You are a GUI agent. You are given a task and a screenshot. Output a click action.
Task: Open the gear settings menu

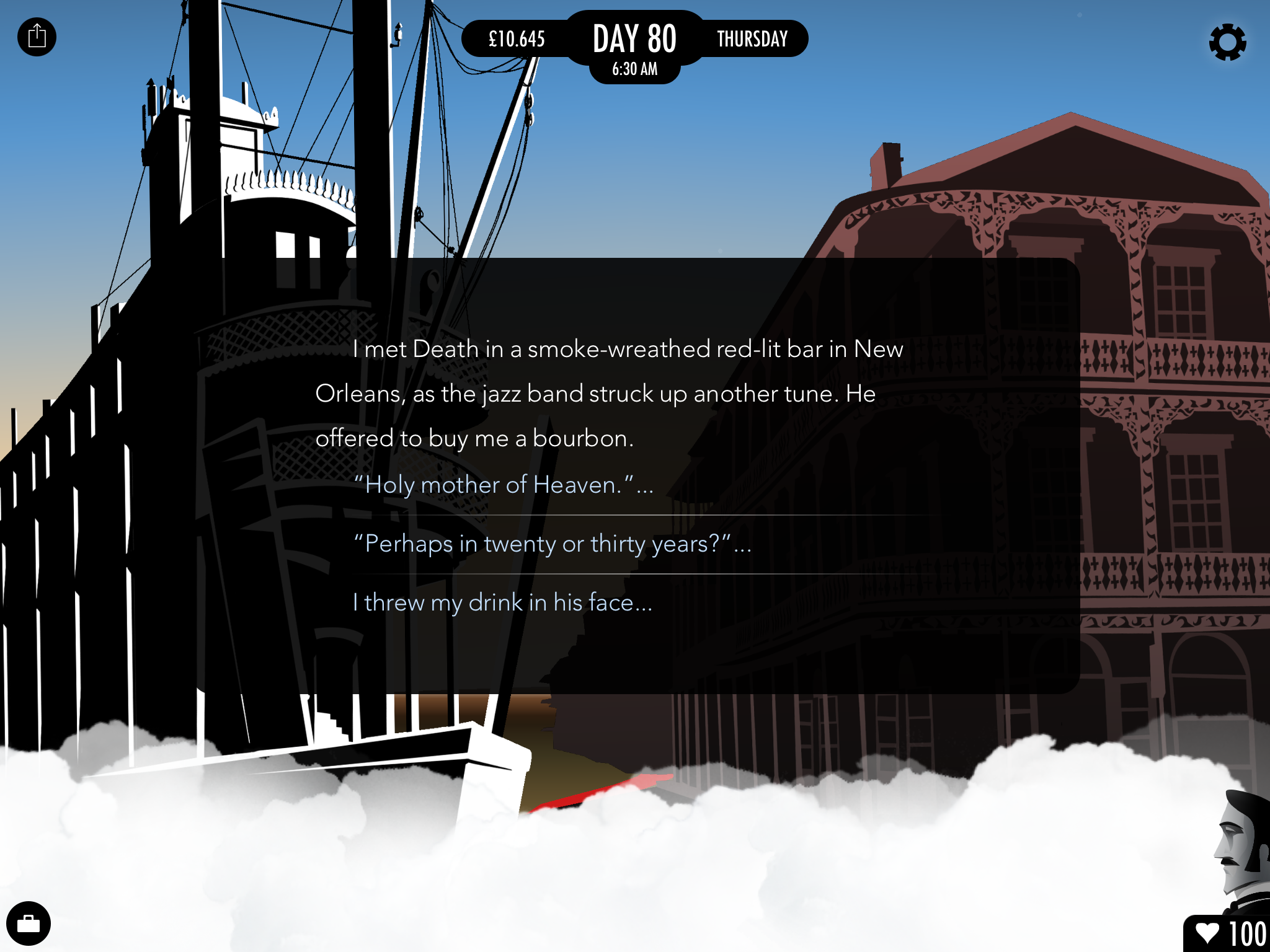[1227, 42]
